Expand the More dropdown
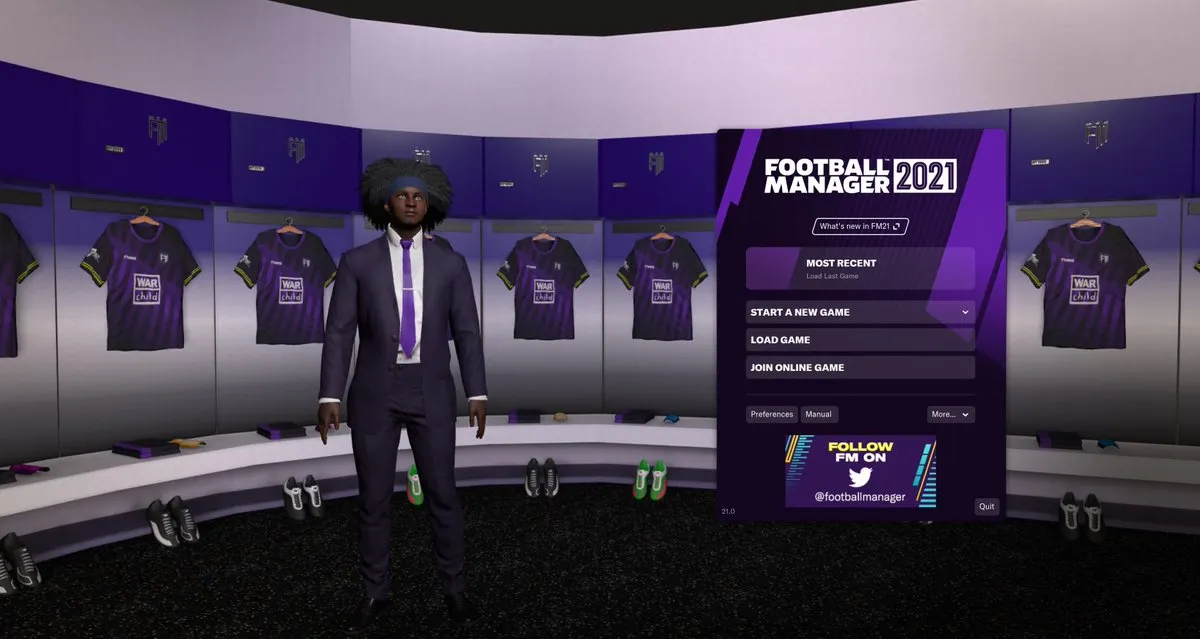Viewport: 1200px width, 639px height. (x=950, y=414)
